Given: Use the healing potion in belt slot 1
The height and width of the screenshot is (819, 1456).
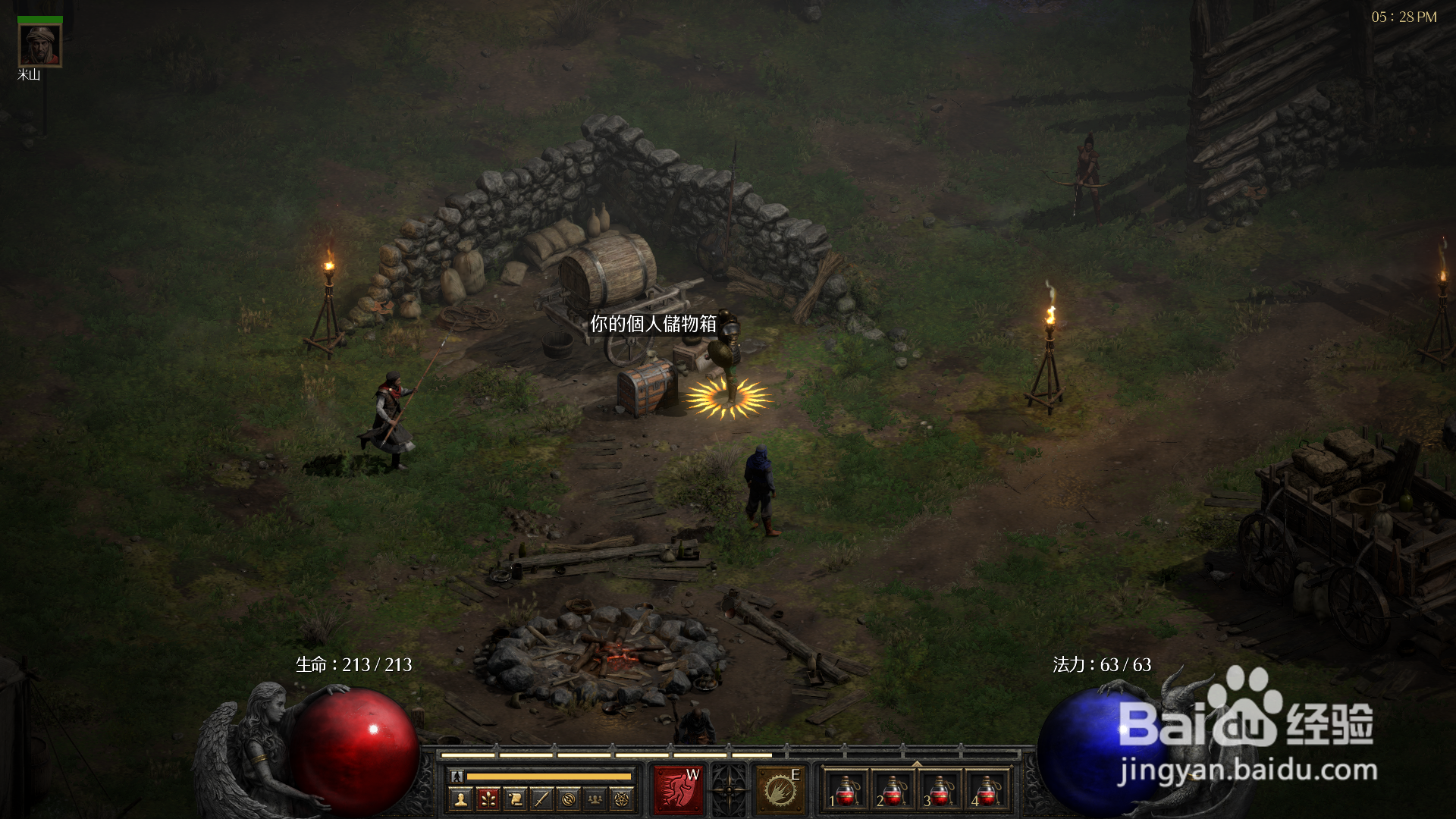Looking at the screenshot, I should (x=846, y=790).
